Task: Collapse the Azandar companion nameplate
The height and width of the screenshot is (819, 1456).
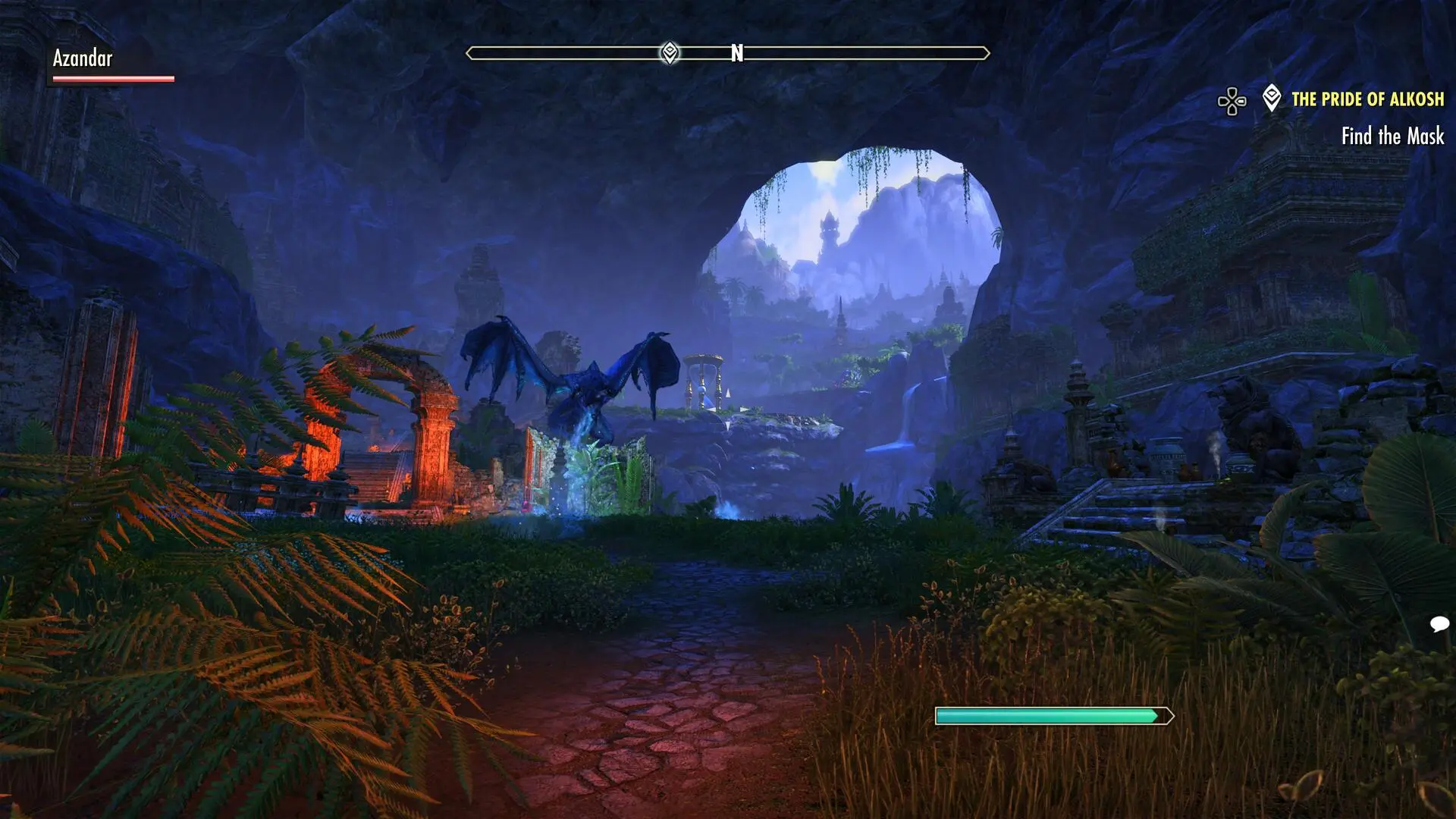Action: (x=83, y=58)
